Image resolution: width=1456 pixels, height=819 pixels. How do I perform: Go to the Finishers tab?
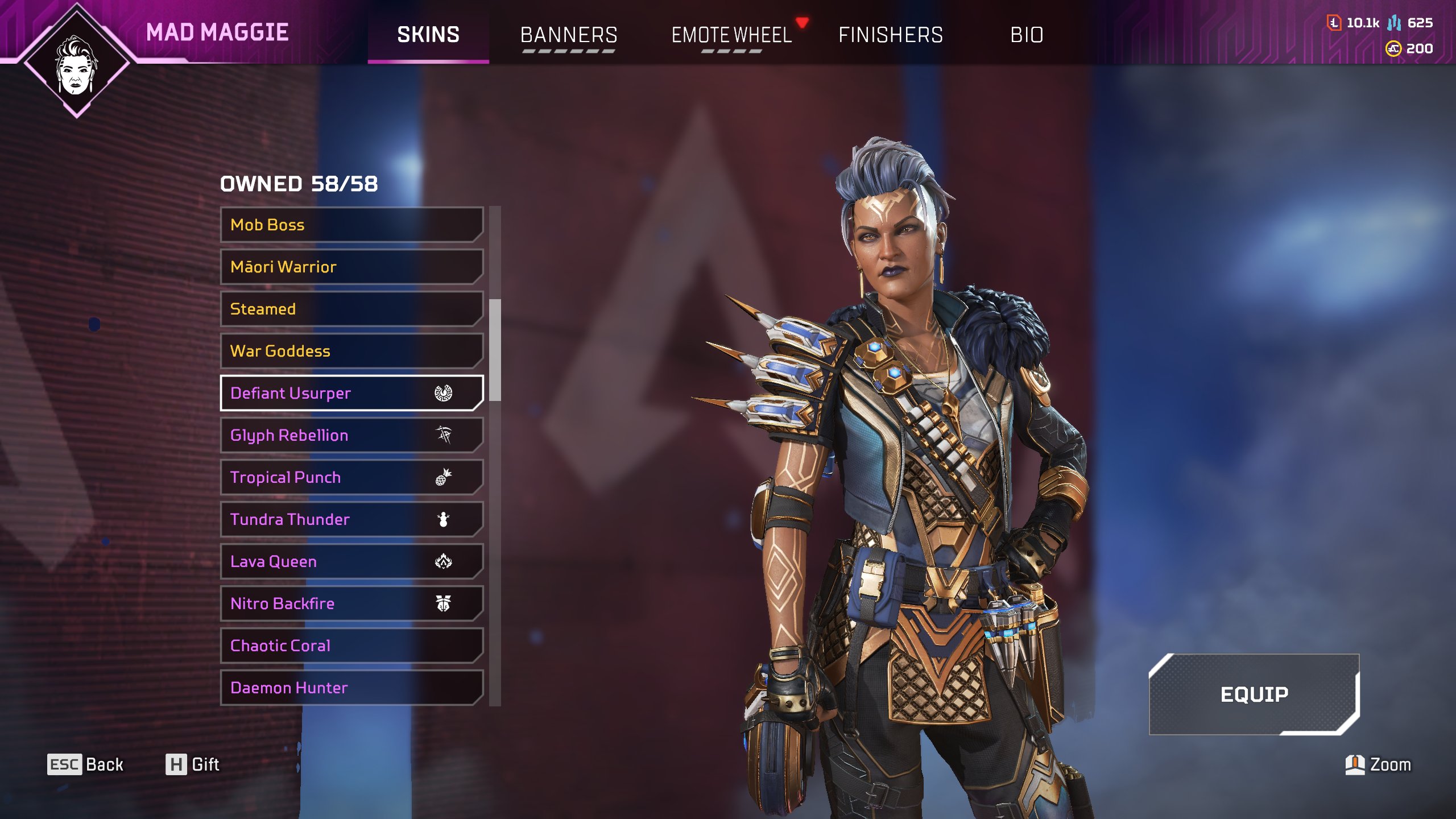point(891,35)
